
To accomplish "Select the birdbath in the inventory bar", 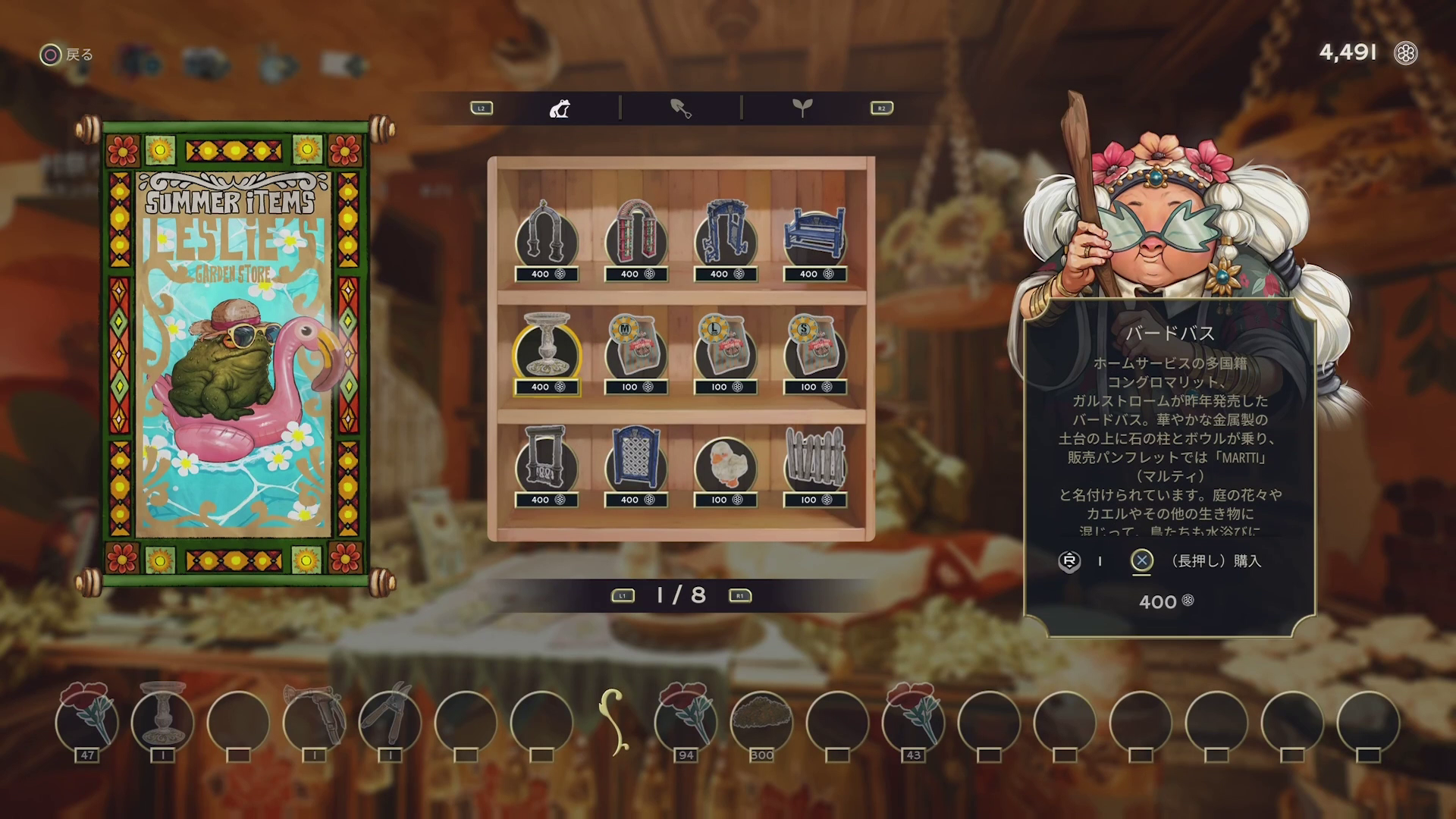I will 162,720.
